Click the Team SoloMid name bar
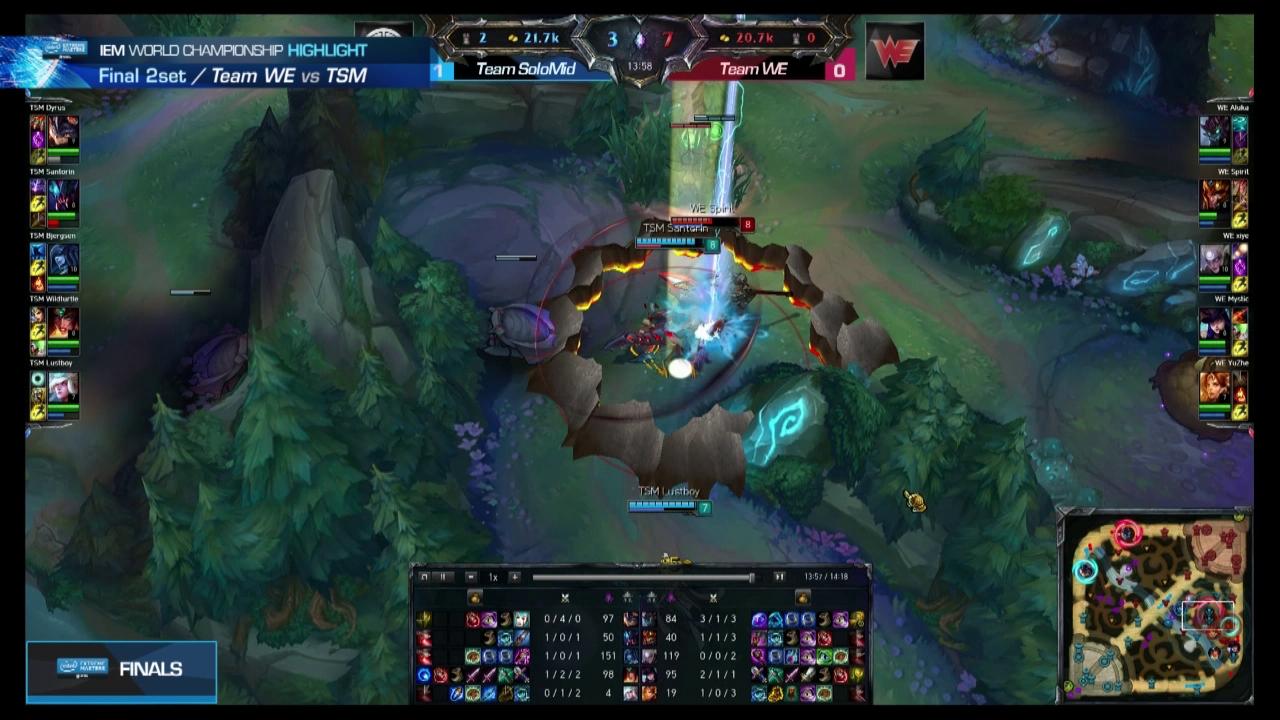 [x=527, y=70]
